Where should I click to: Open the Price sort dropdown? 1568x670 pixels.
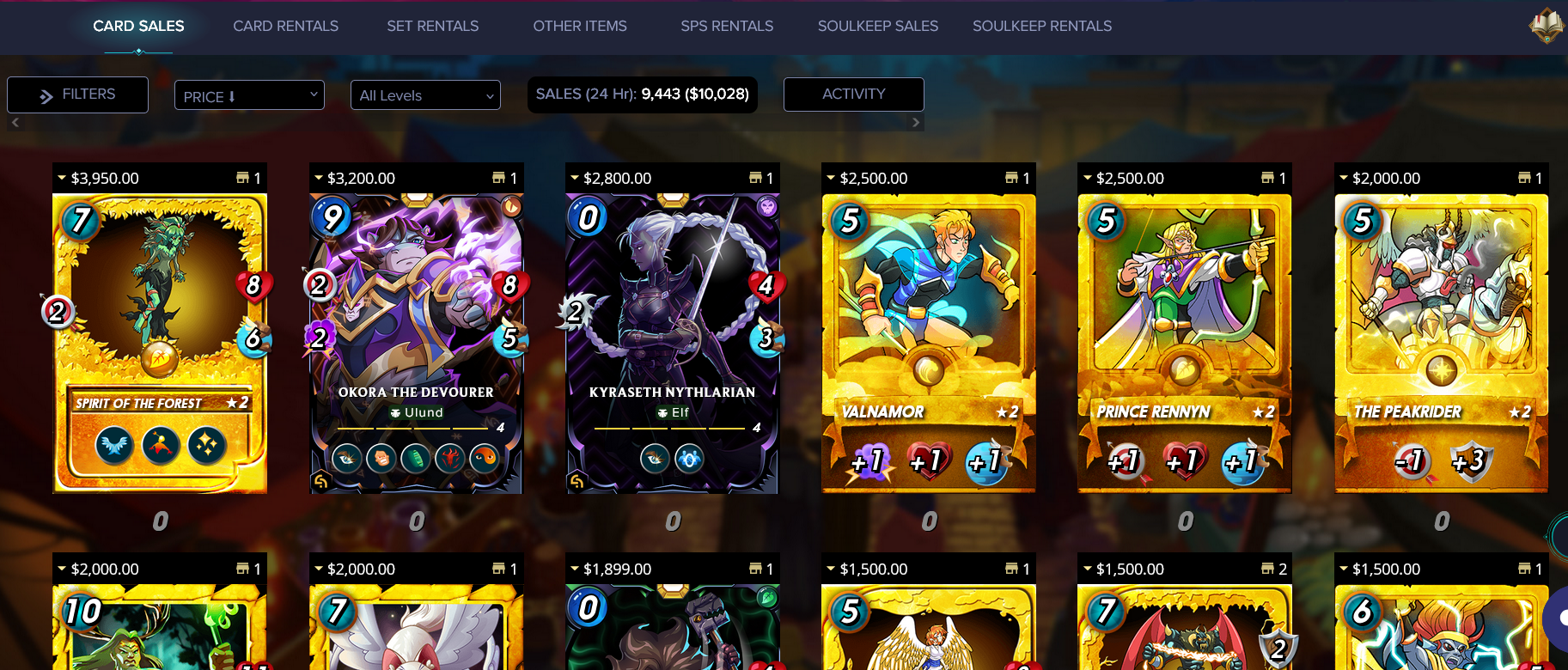[249, 95]
